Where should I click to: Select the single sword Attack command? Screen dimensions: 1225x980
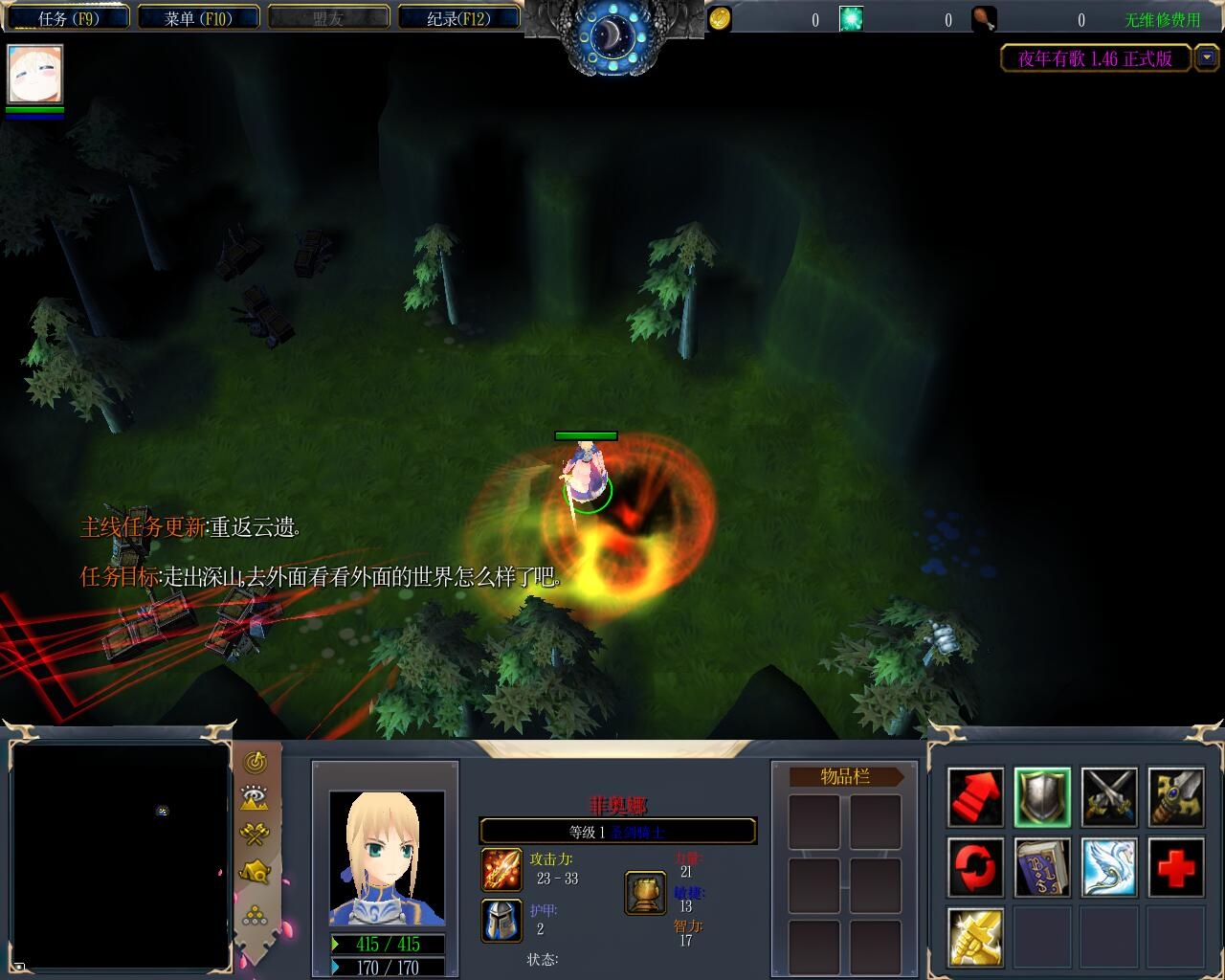1176,797
